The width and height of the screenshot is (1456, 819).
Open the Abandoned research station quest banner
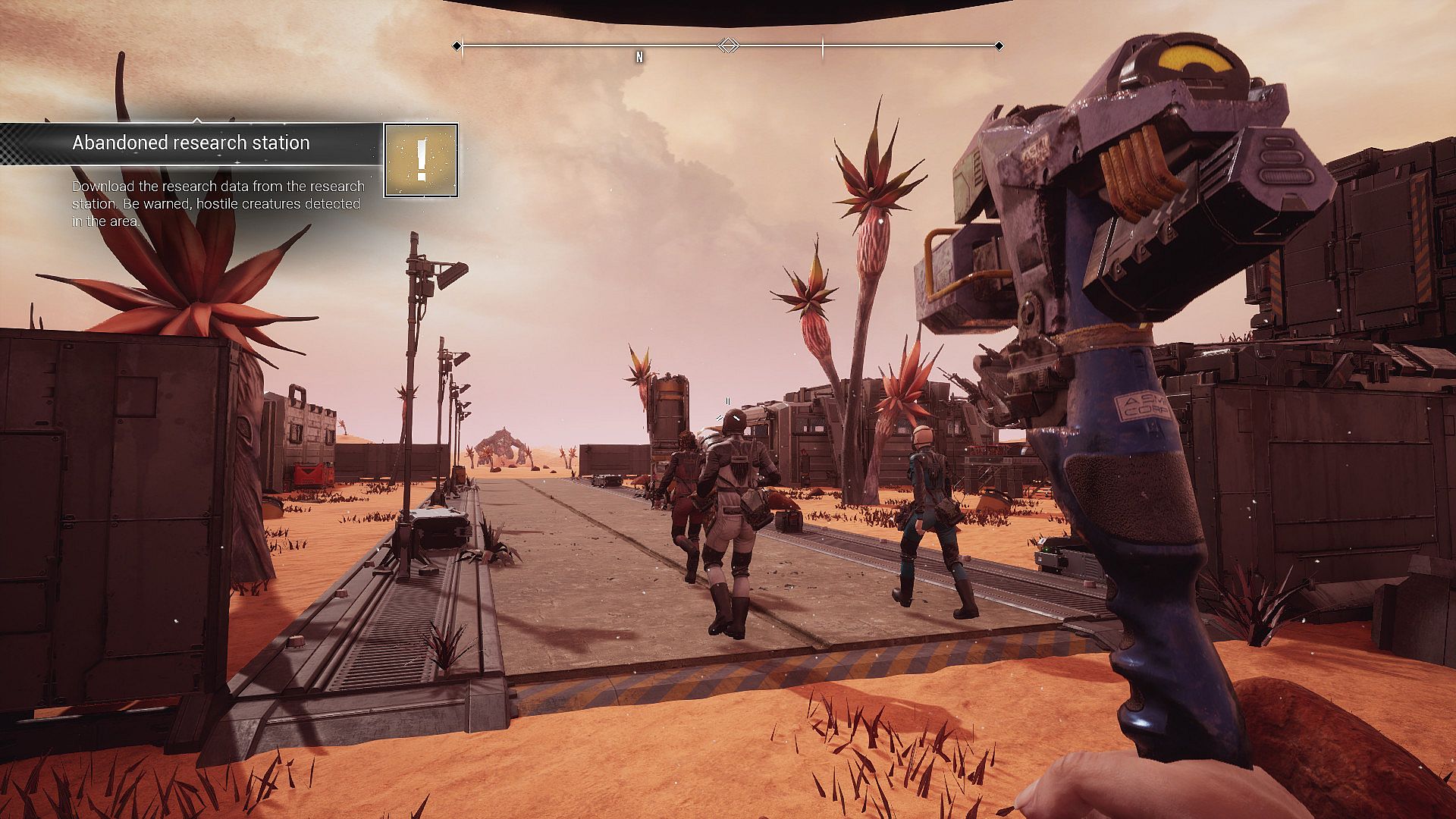pyautogui.click(x=191, y=143)
